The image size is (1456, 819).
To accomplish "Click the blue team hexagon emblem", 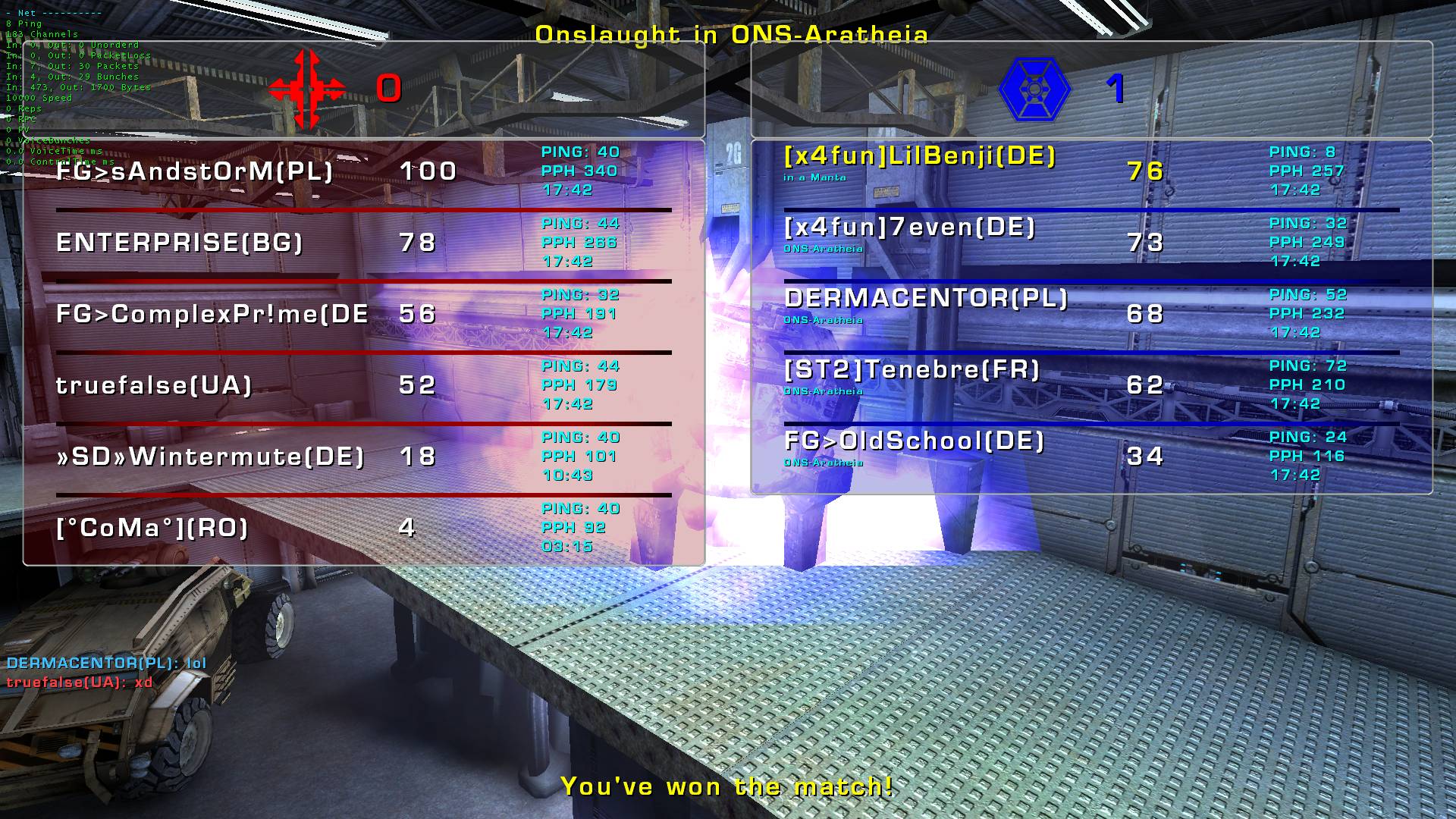I will [1034, 89].
